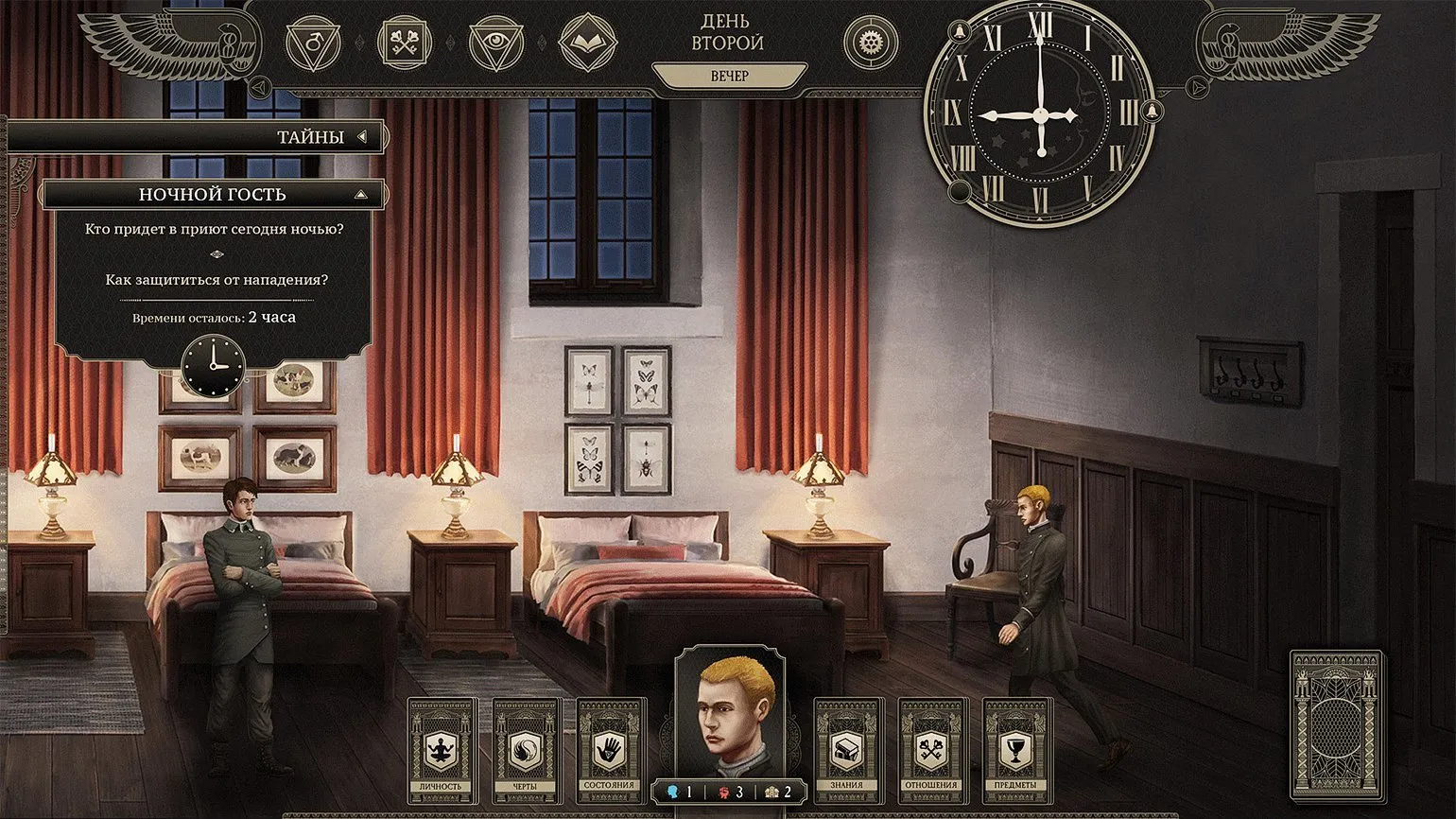
Task: Click the bell icon right of the clock
Action: [1151, 112]
